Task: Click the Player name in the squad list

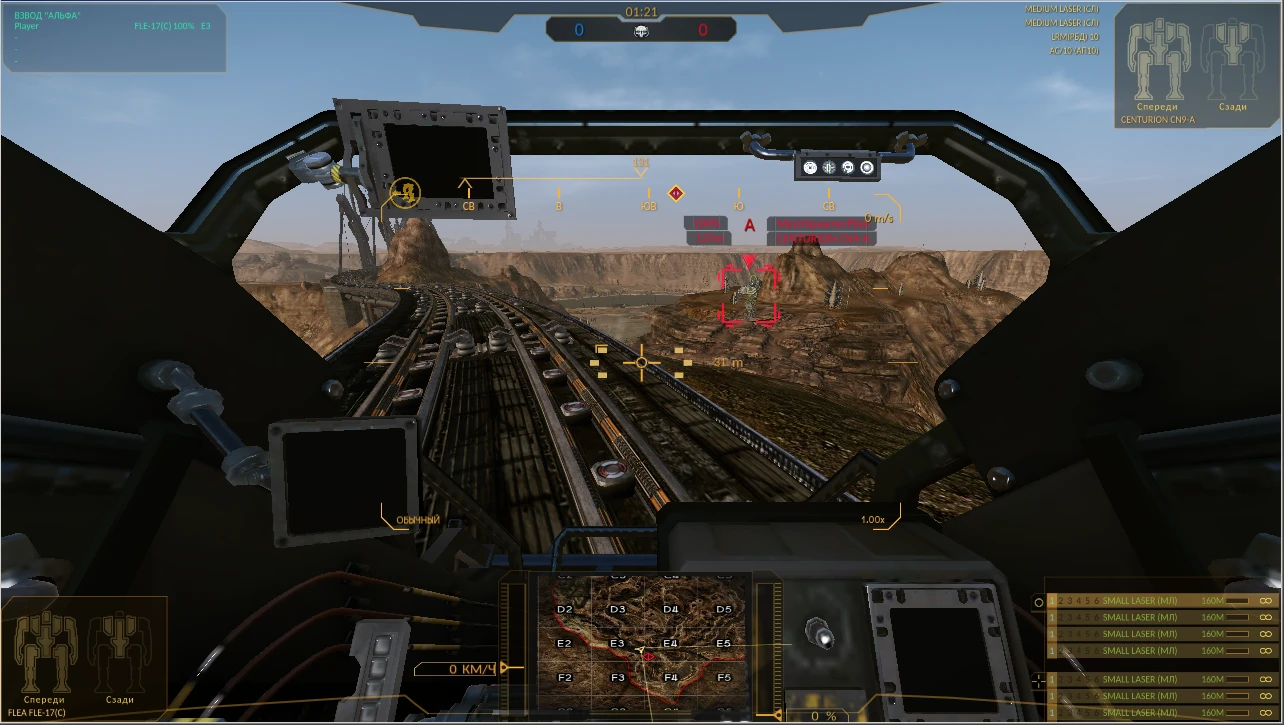Action: point(24,25)
